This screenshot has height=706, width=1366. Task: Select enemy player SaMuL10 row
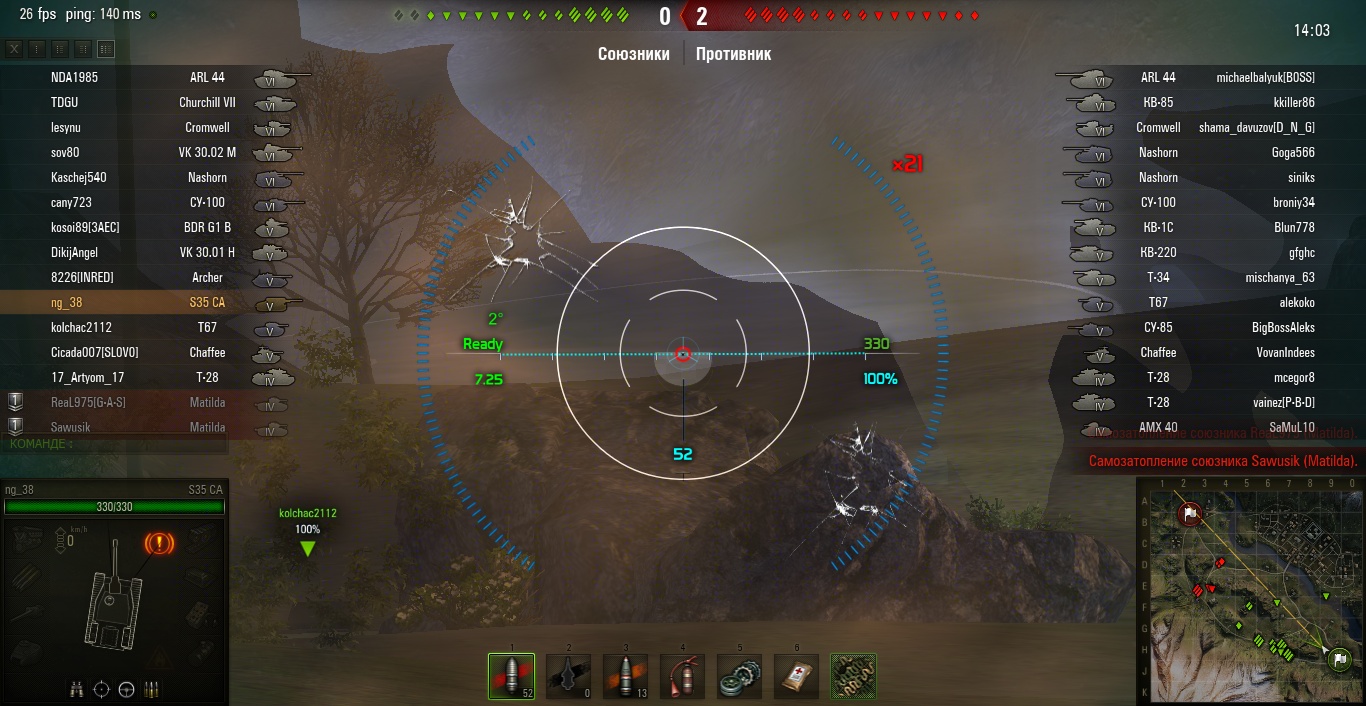point(1292,427)
